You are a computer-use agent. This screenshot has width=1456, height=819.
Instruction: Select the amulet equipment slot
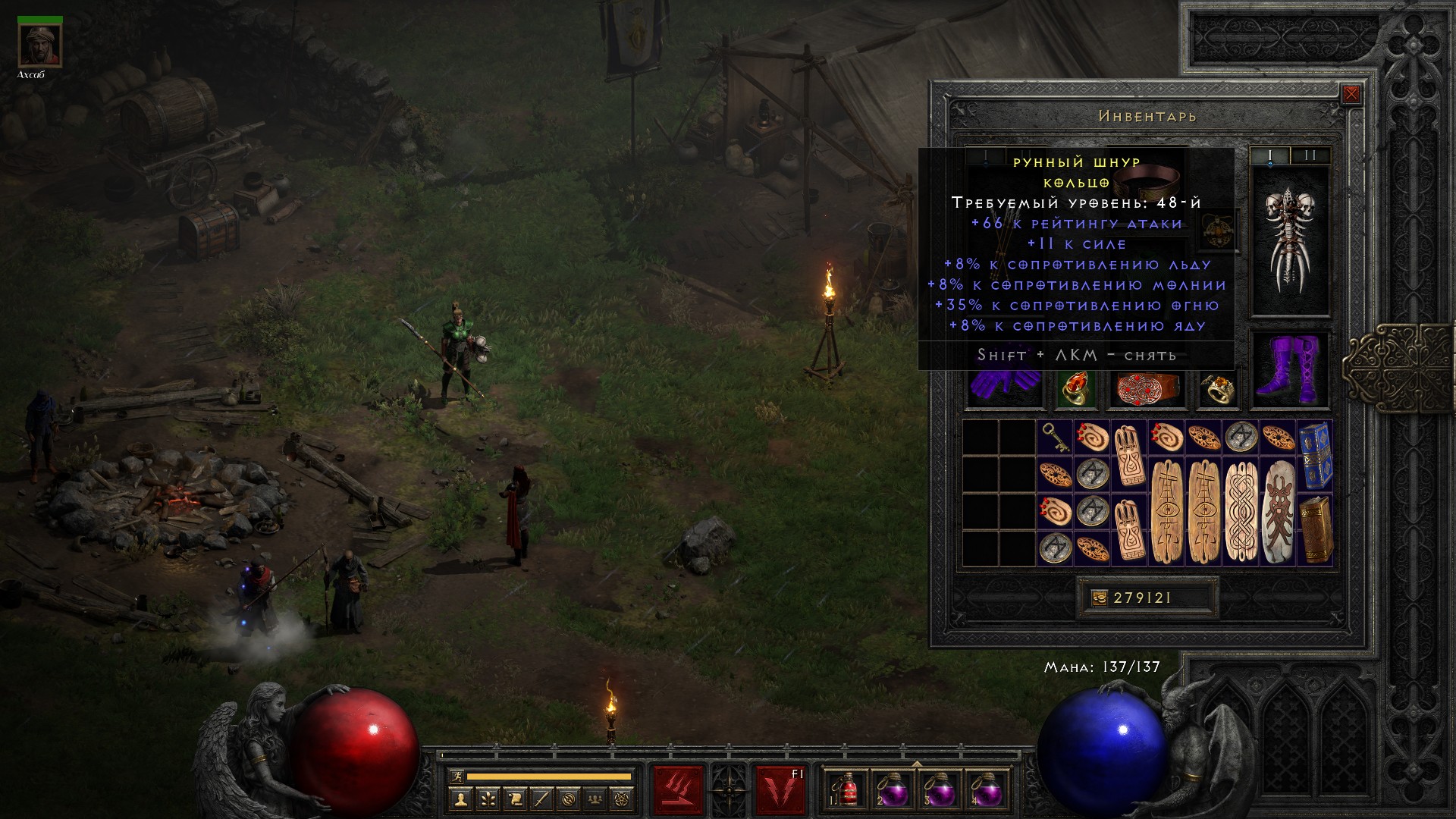click(x=1219, y=230)
